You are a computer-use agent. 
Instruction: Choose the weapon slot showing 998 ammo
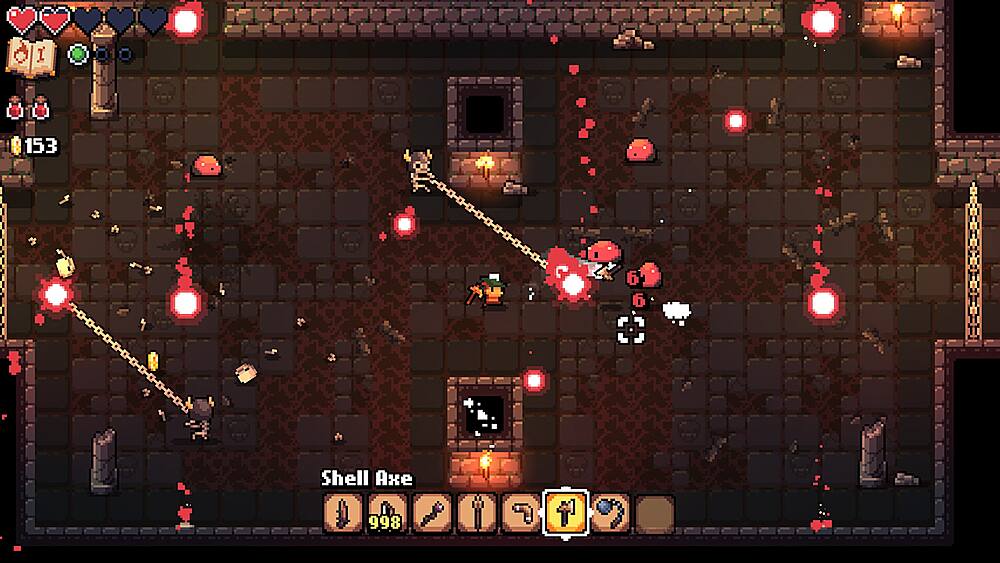pos(388,514)
